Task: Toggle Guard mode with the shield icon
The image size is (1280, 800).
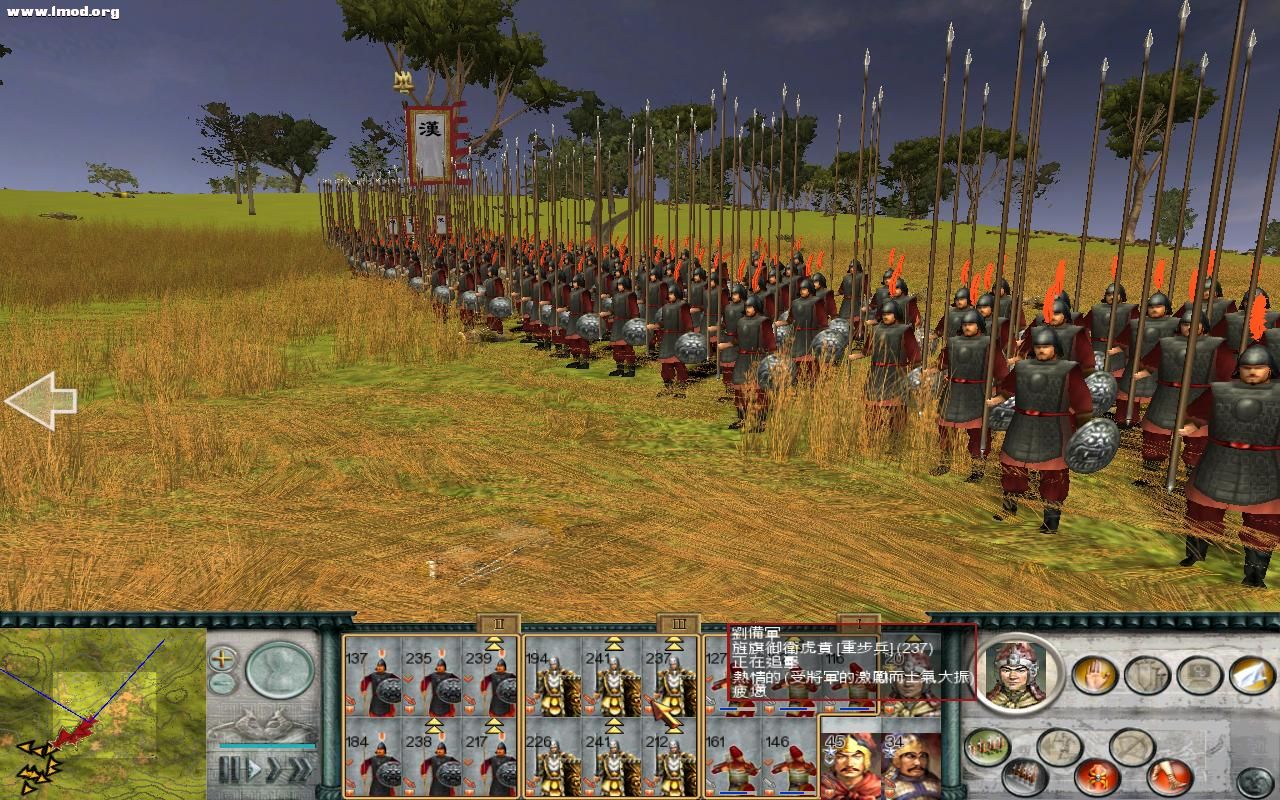Action: (1149, 674)
